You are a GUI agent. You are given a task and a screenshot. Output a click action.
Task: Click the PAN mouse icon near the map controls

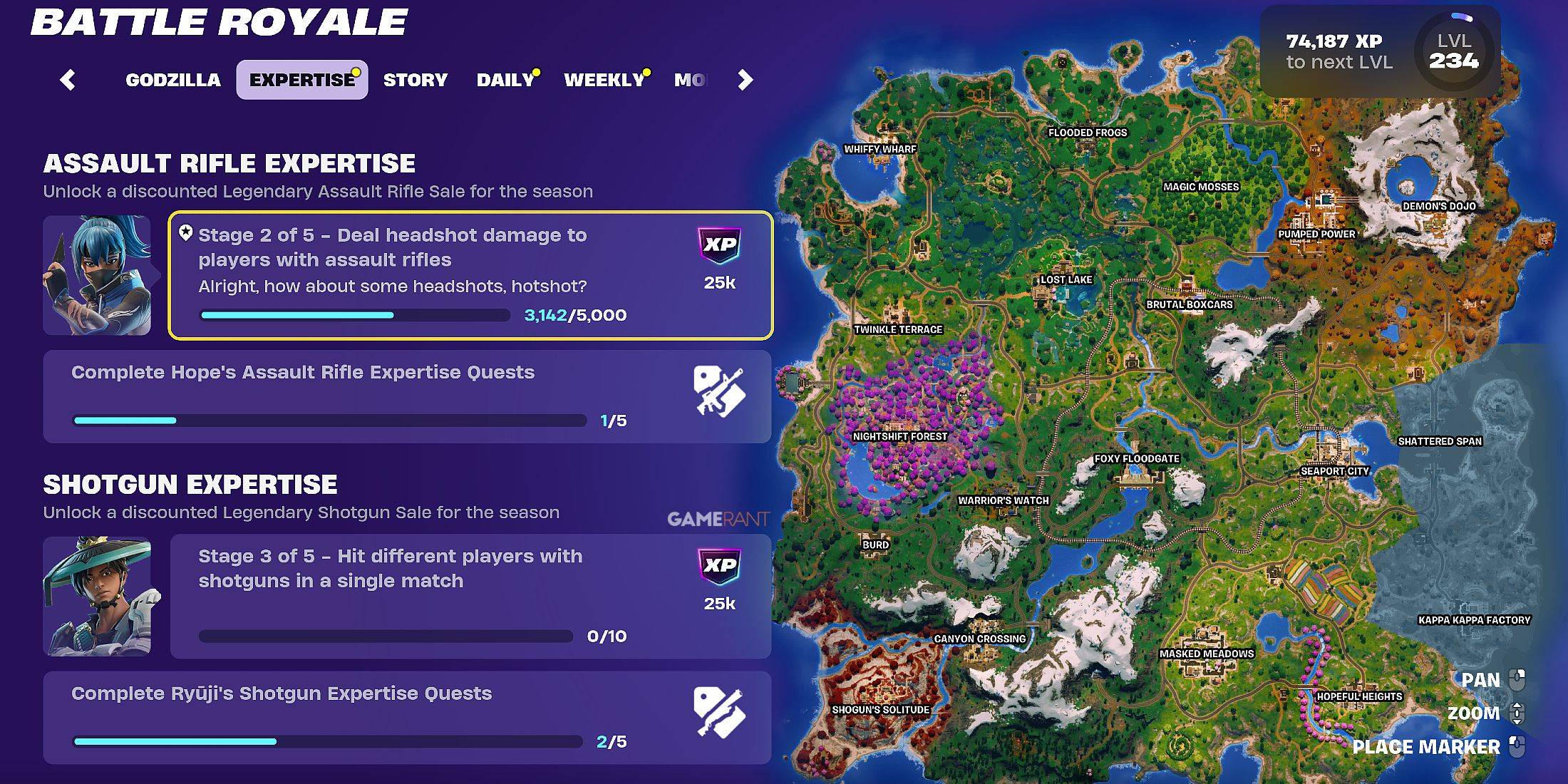(1518, 679)
